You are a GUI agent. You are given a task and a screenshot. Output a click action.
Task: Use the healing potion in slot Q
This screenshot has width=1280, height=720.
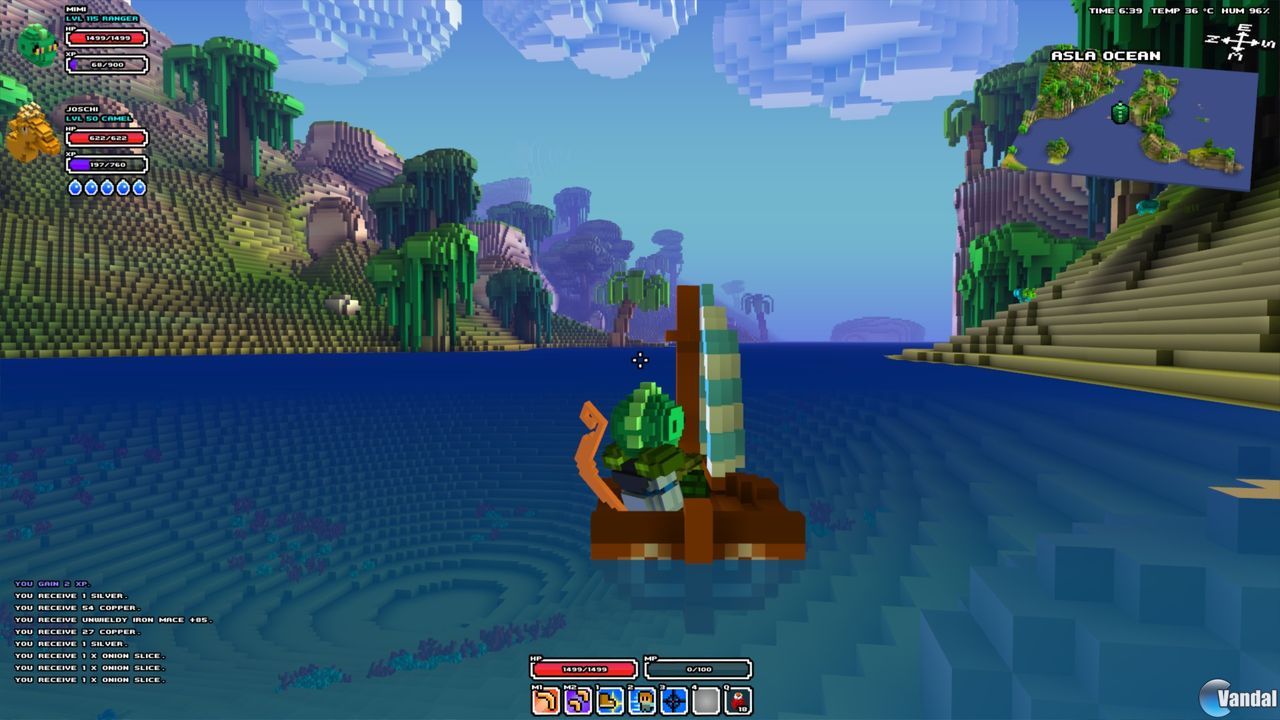[738, 700]
